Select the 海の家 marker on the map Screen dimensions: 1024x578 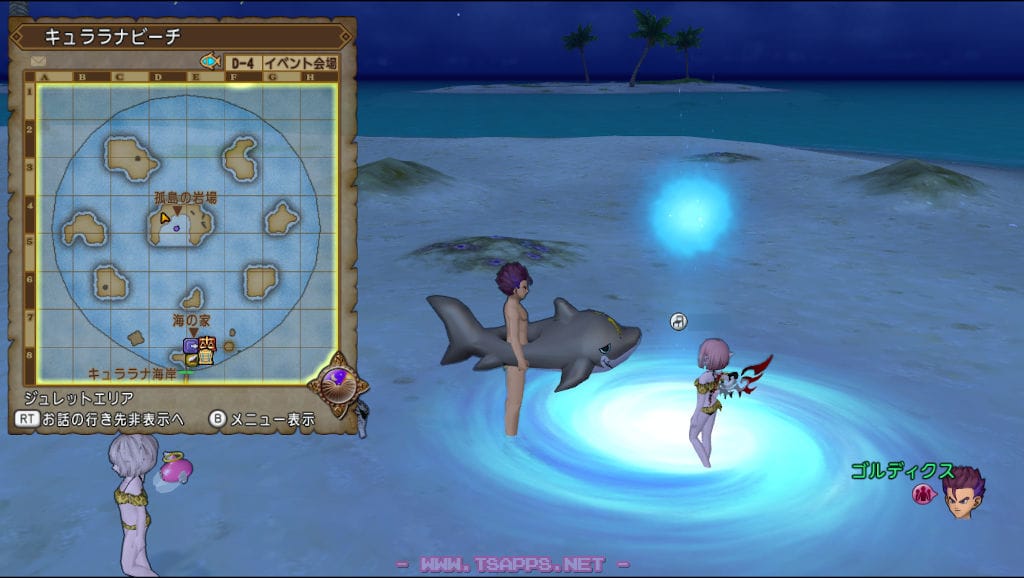tap(191, 319)
